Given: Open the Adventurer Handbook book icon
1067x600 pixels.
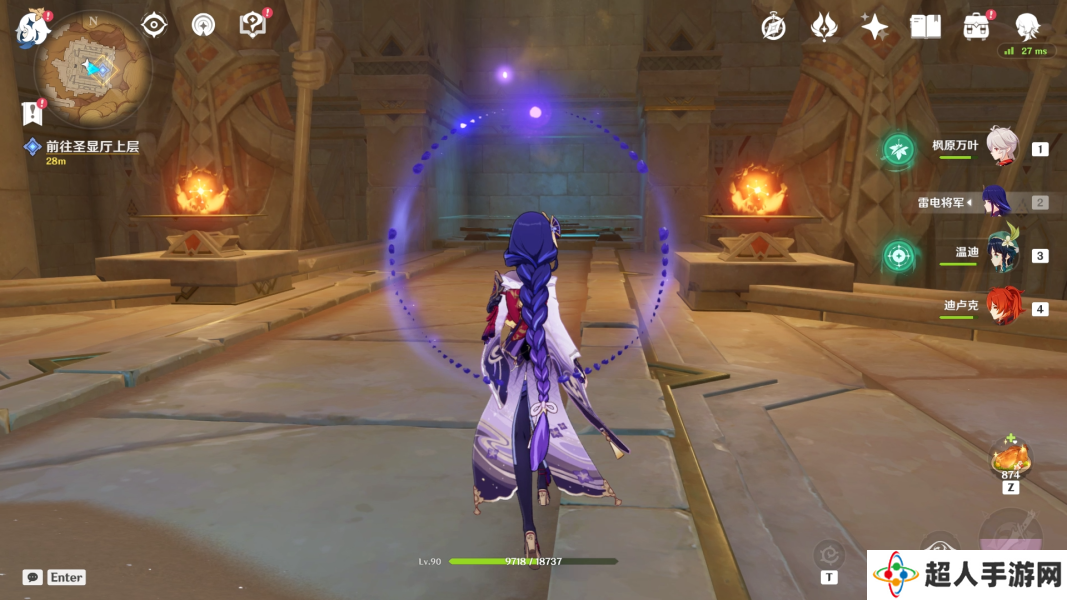Looking at the screenshot, I should [x=925, y=27].
